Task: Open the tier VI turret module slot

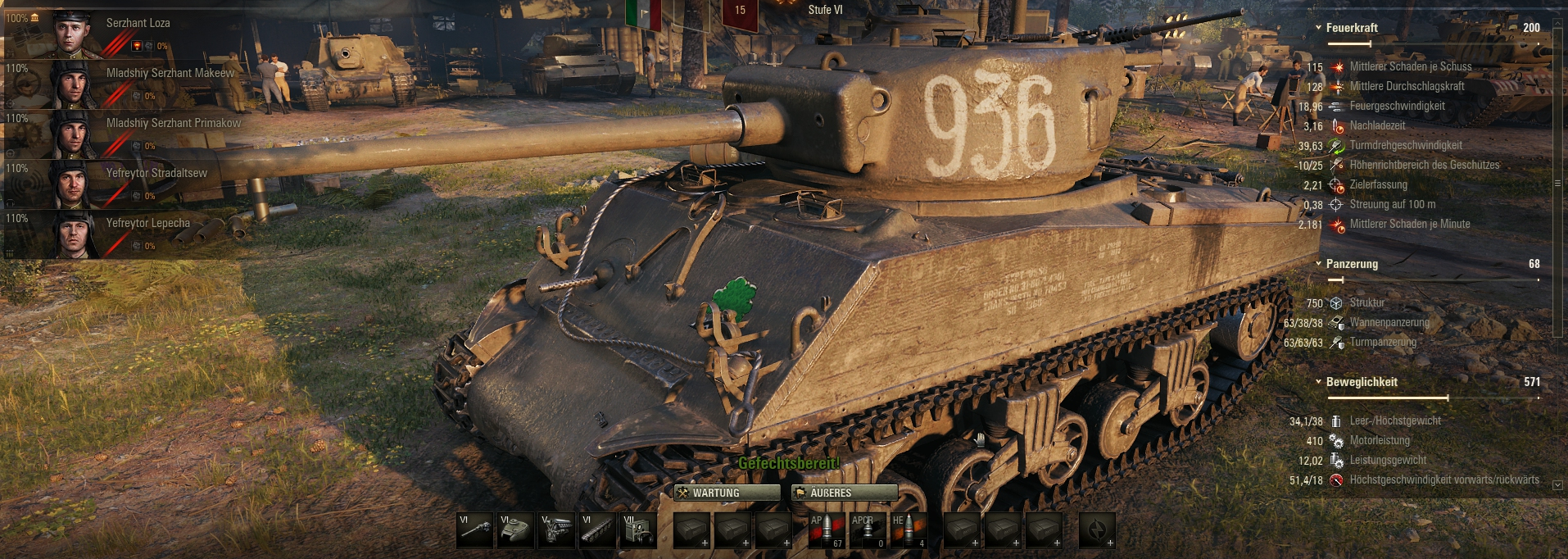Action: (516, 530)
